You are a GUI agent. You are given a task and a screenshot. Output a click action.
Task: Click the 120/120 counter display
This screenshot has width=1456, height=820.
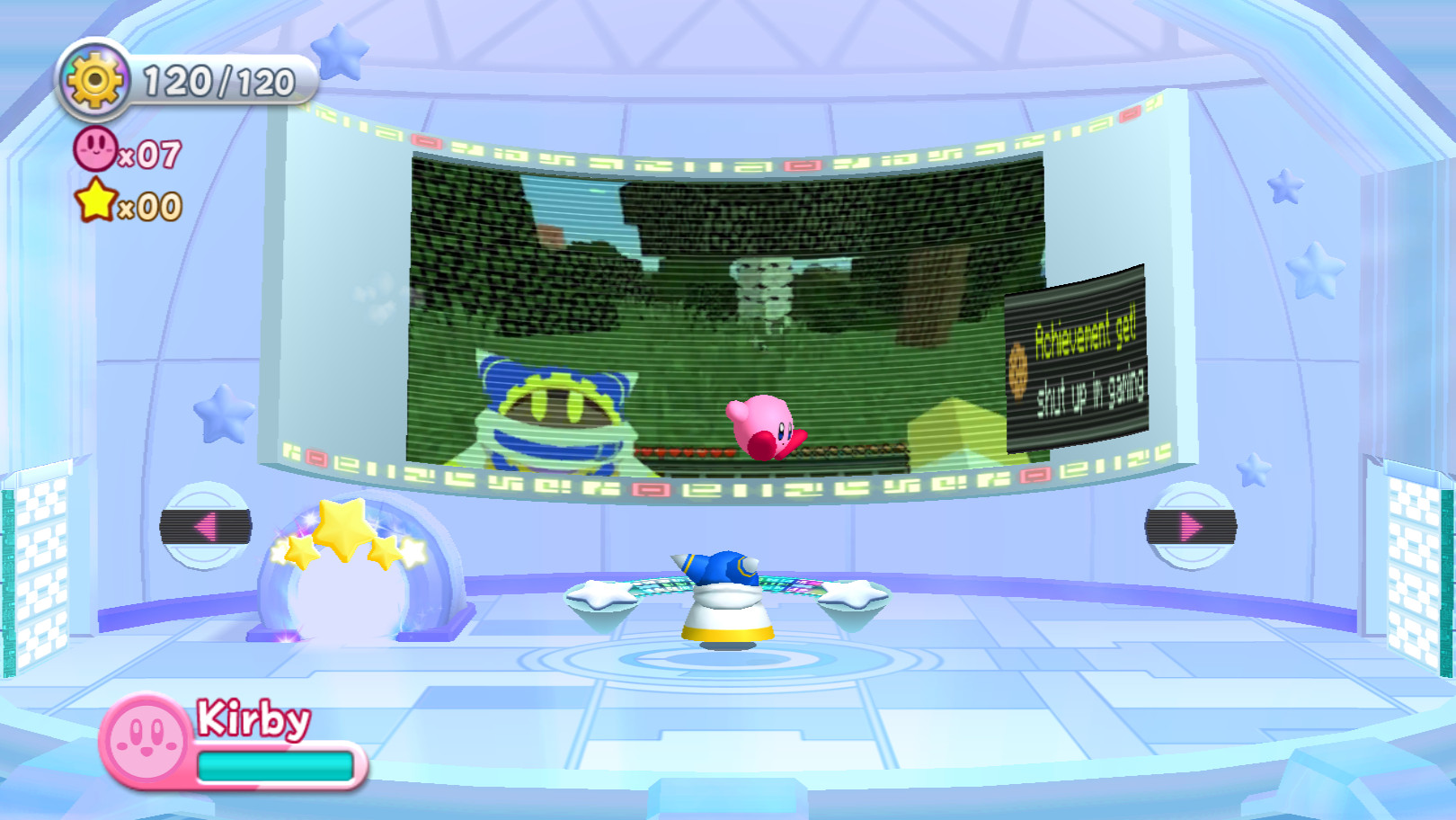216,81
